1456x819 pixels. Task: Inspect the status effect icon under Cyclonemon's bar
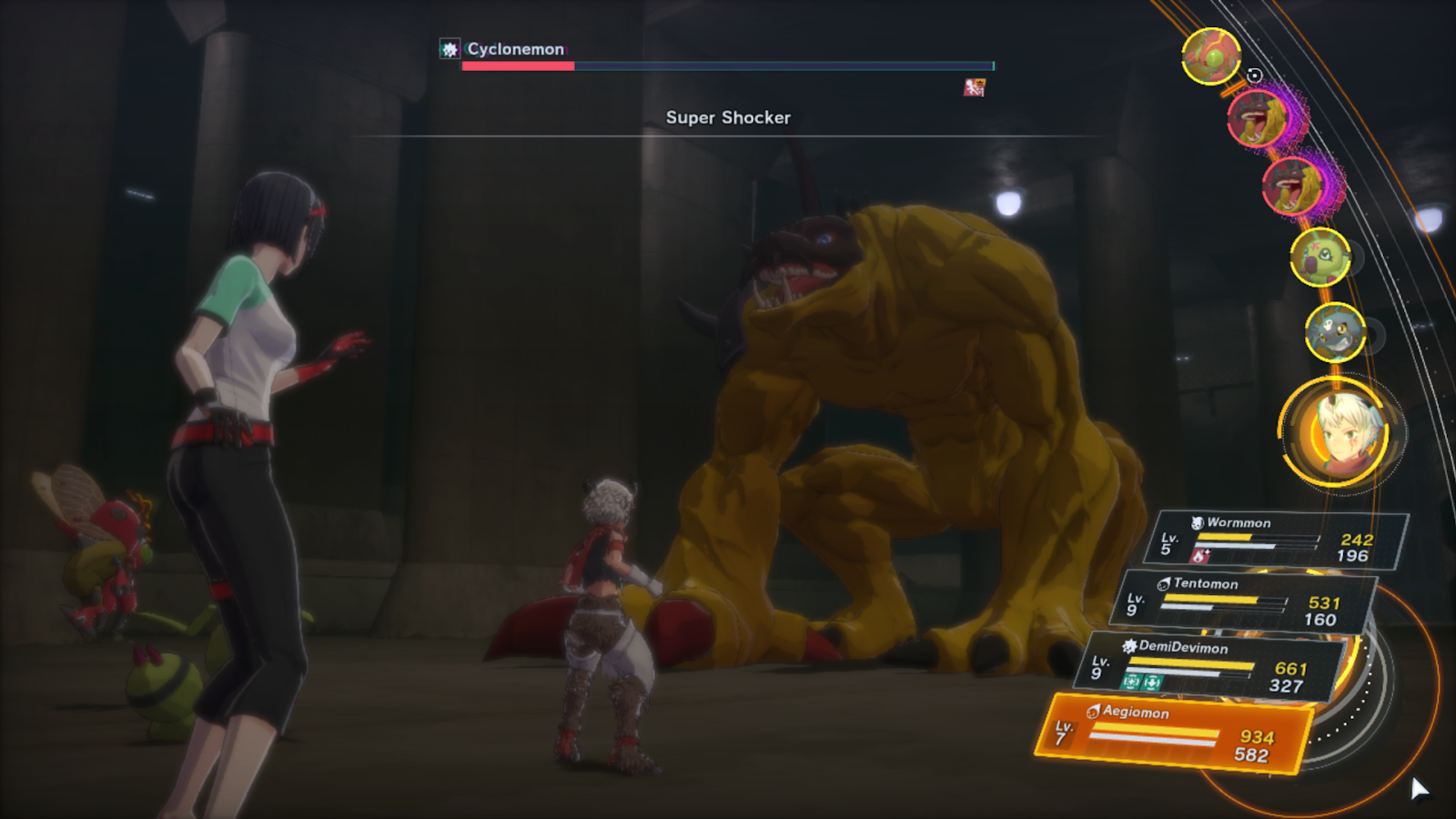(x=974, y=87)
